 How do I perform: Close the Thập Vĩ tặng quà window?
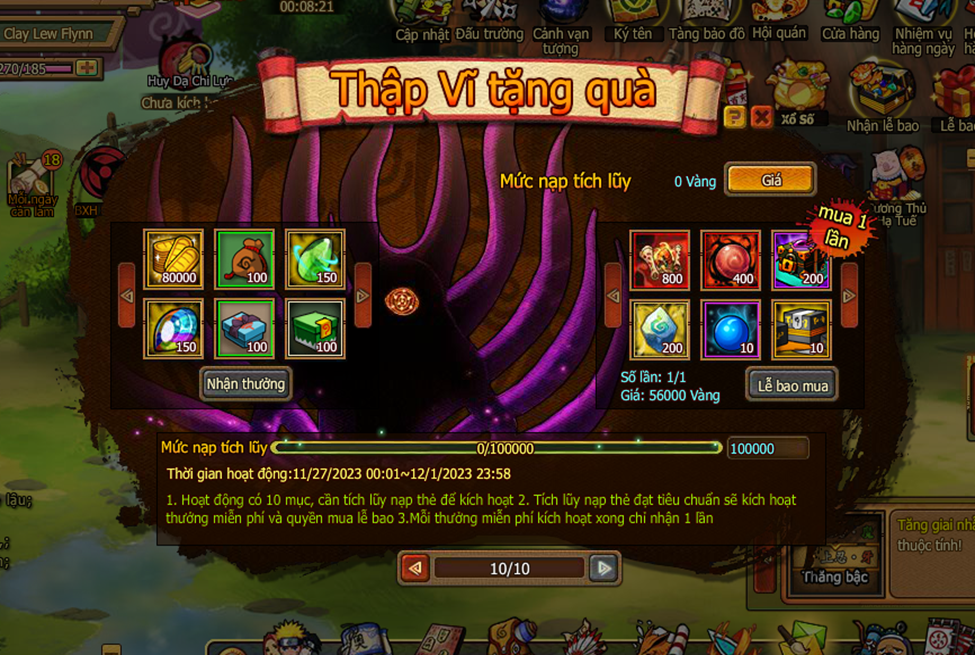(762, 118)
